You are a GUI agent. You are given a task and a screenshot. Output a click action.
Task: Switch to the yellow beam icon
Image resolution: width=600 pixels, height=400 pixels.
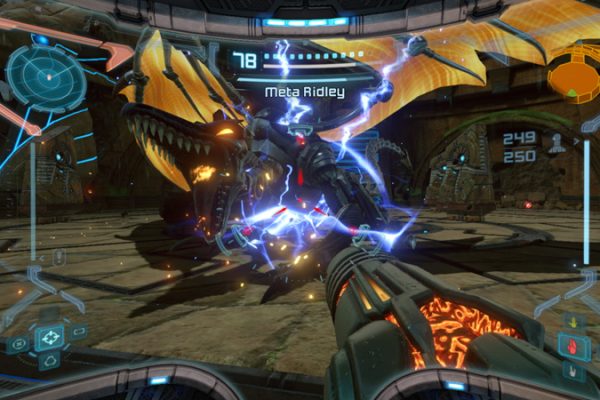click(x=574, y=323)
